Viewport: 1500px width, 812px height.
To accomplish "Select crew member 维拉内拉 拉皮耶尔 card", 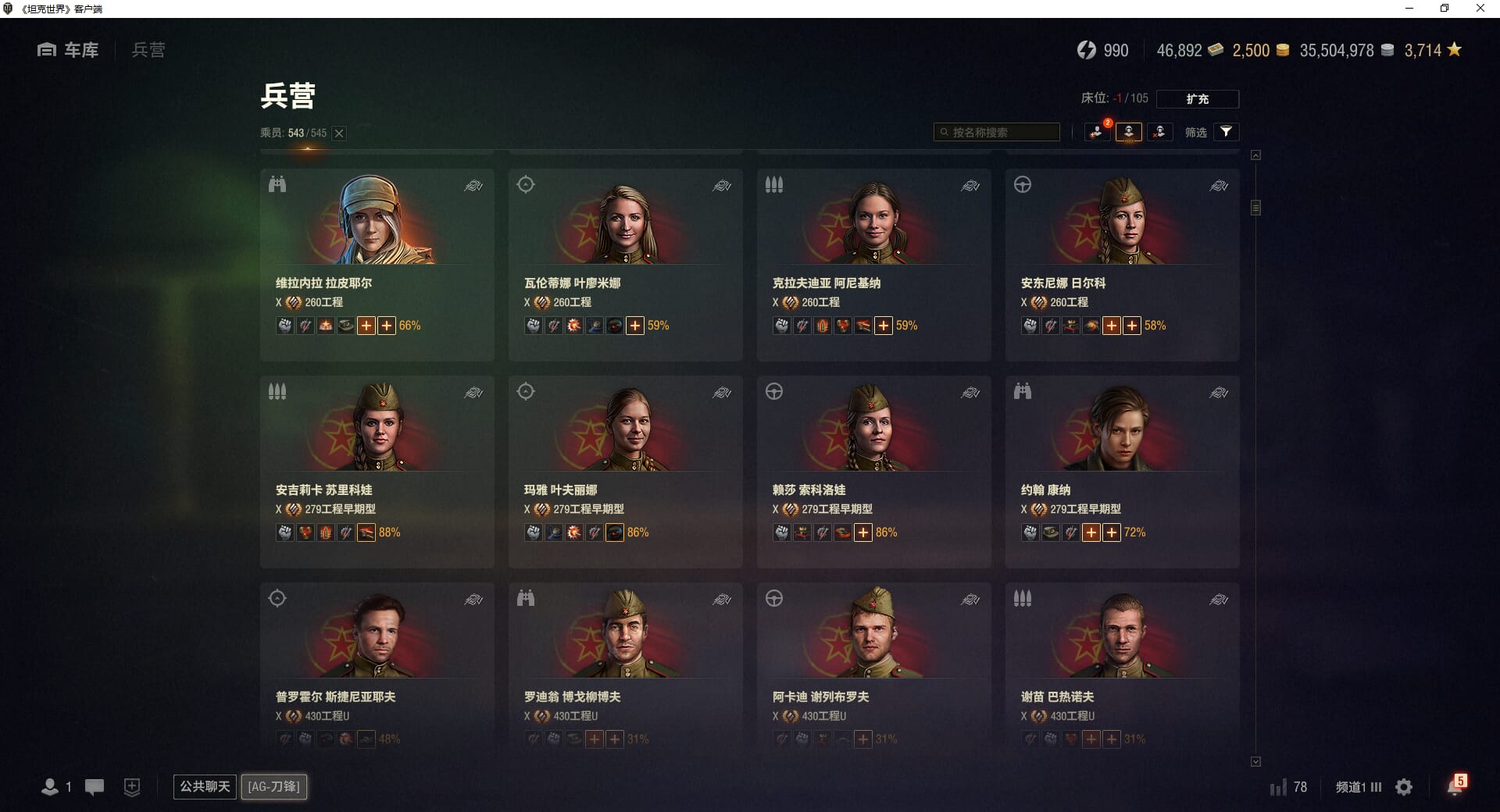I will point(377,264).
